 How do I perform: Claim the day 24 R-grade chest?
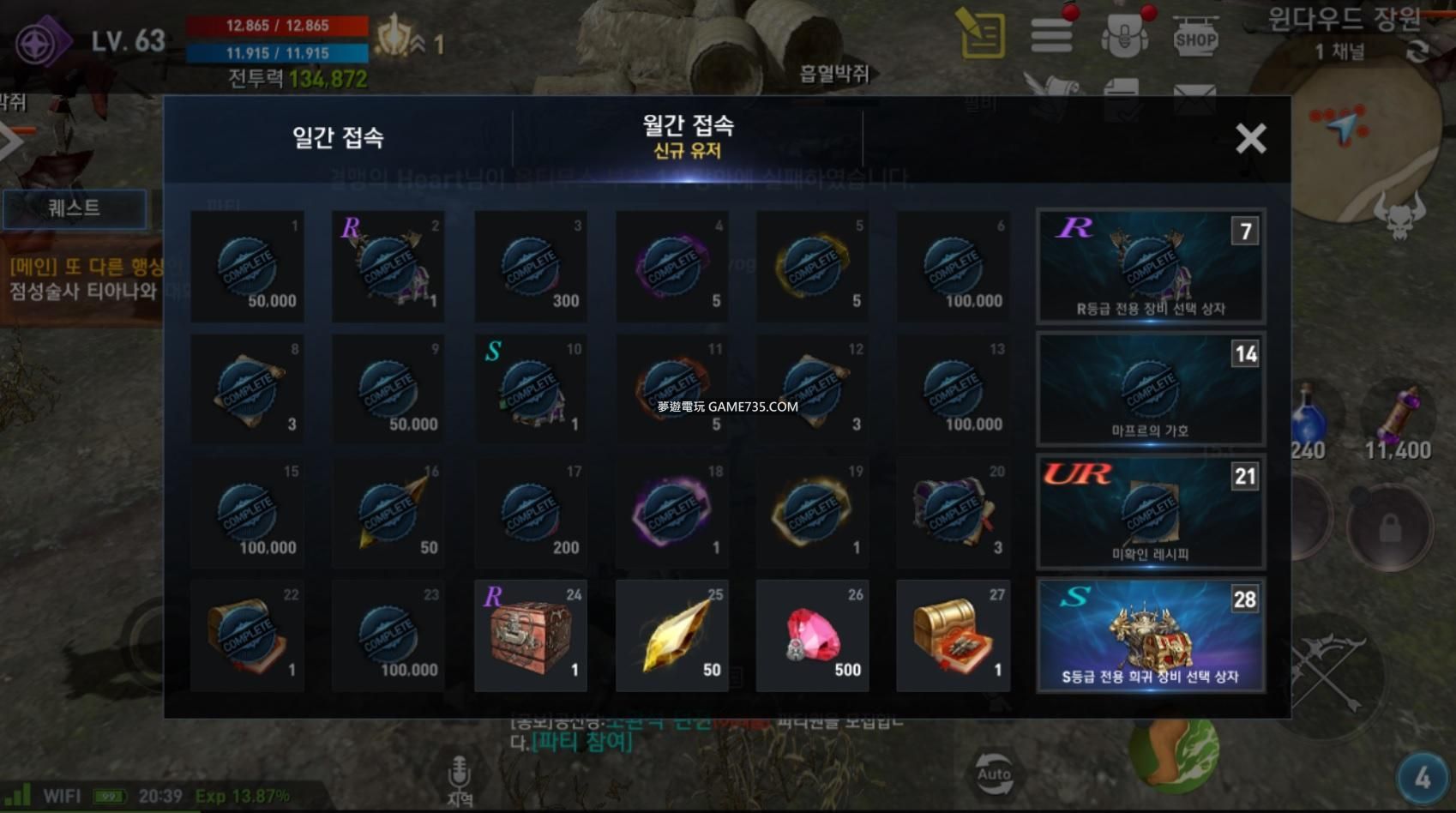(531, 635)
